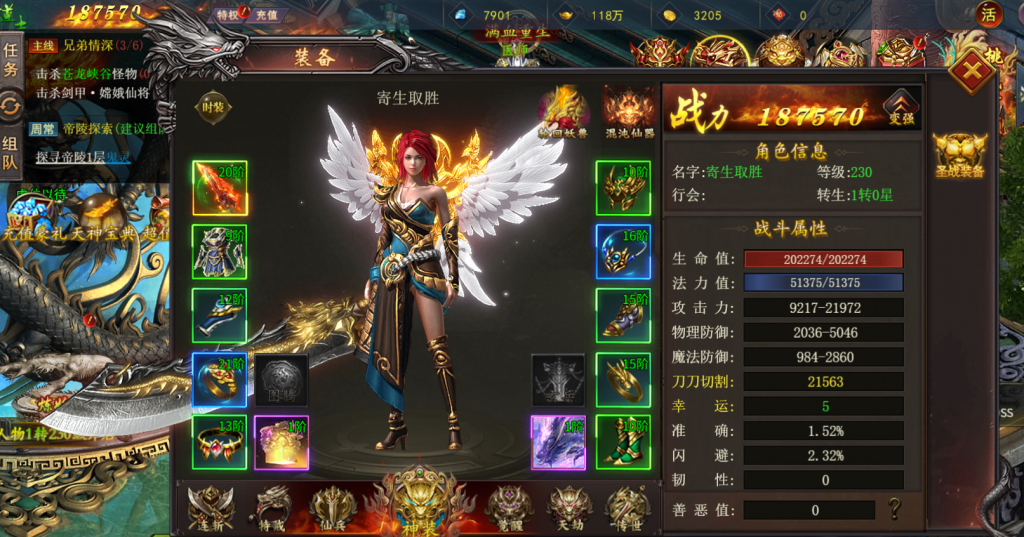The image size is (1024, 537).
Task: Open the 圣战装备 holy war equipment
Action: coord(958,156)
